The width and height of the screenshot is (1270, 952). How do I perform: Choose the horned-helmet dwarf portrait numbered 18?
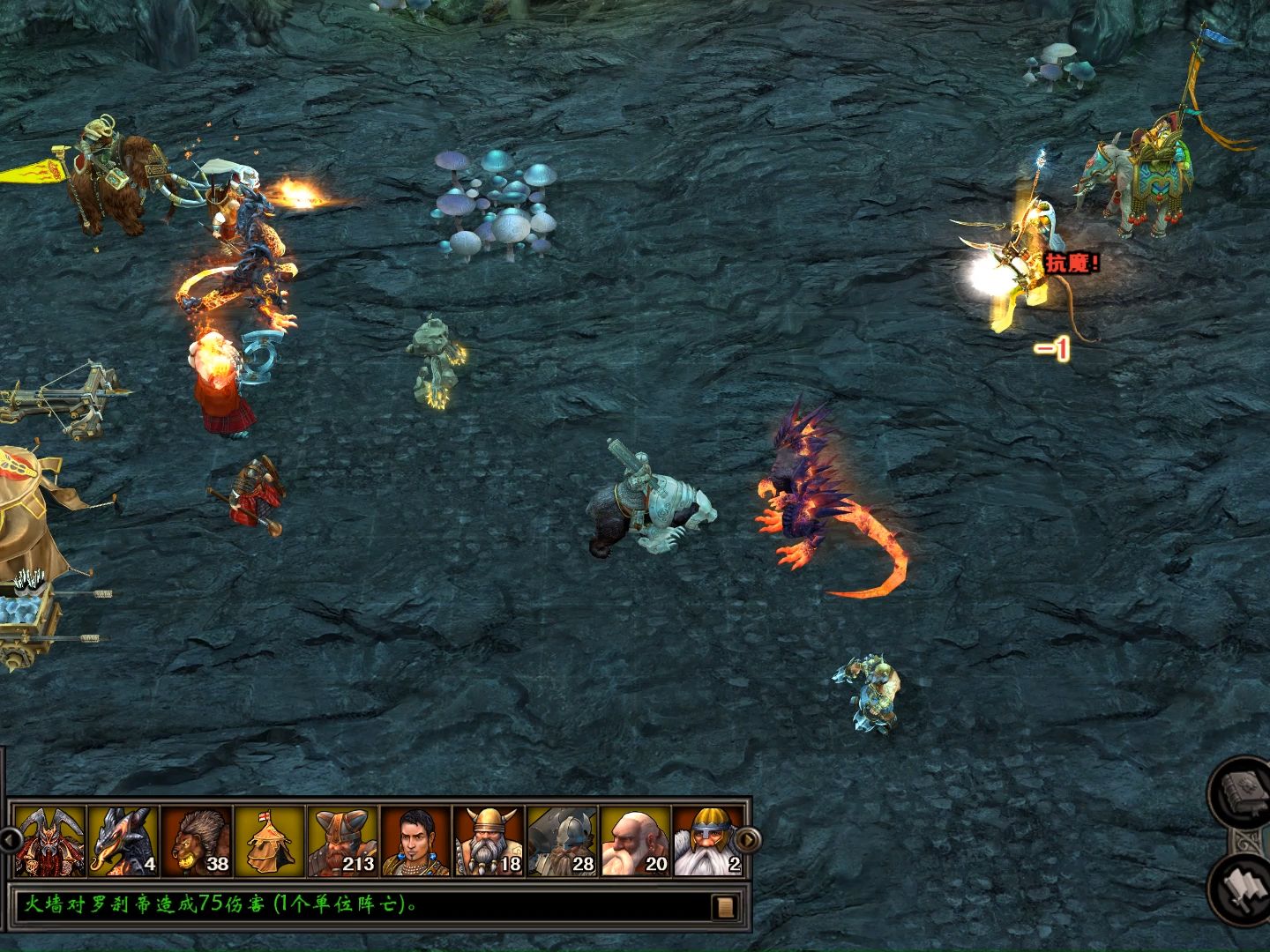click(489, 840)
